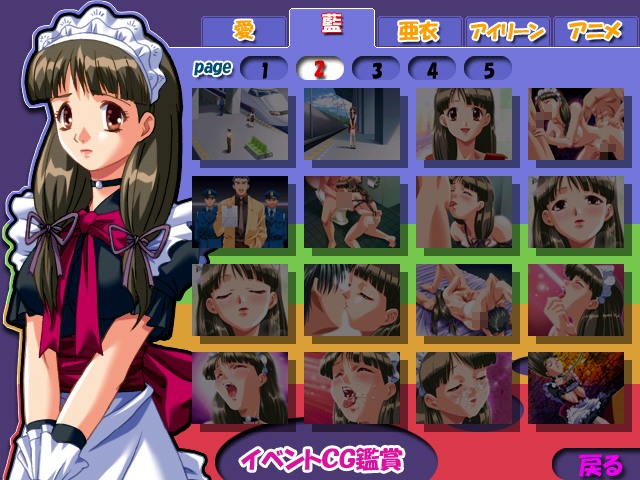Open gallery page 5
640x480 pixels.
(x=488, y=69)
